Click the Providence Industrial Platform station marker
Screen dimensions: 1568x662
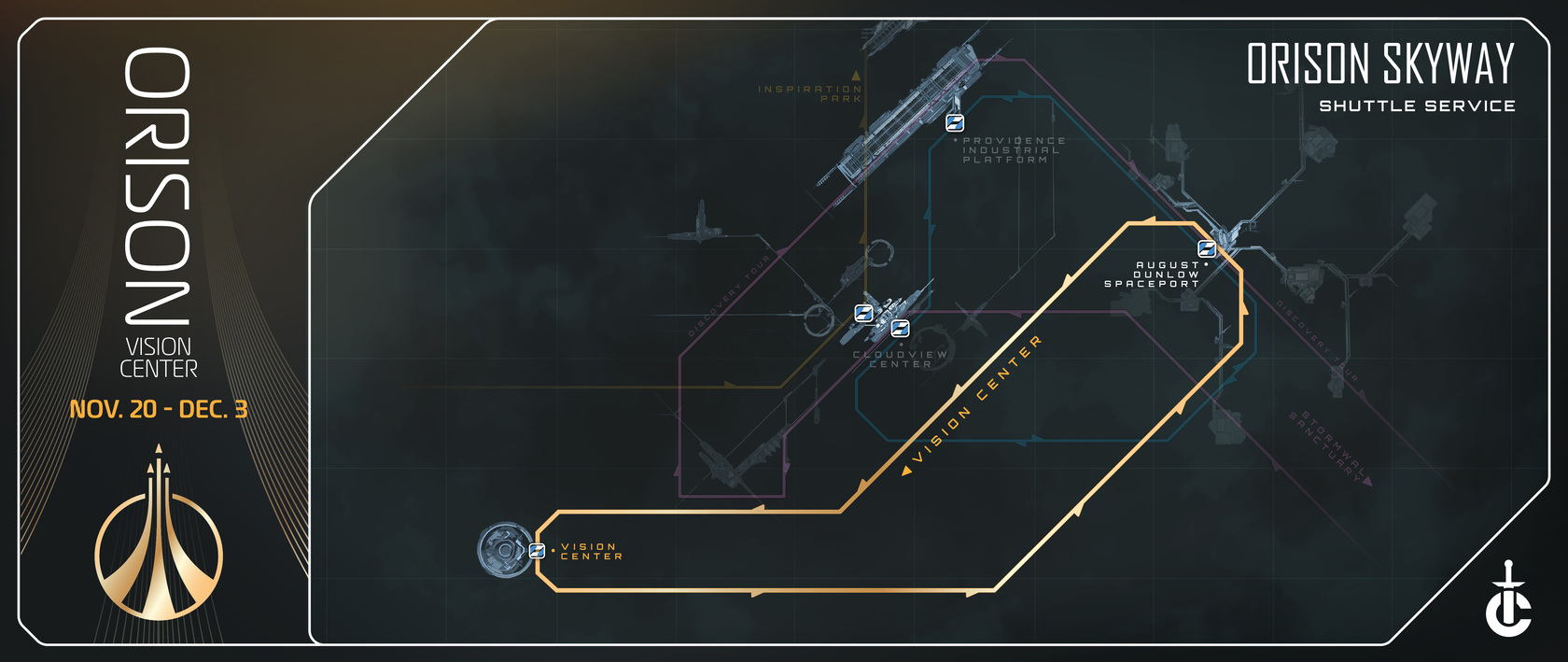point(954,122)
